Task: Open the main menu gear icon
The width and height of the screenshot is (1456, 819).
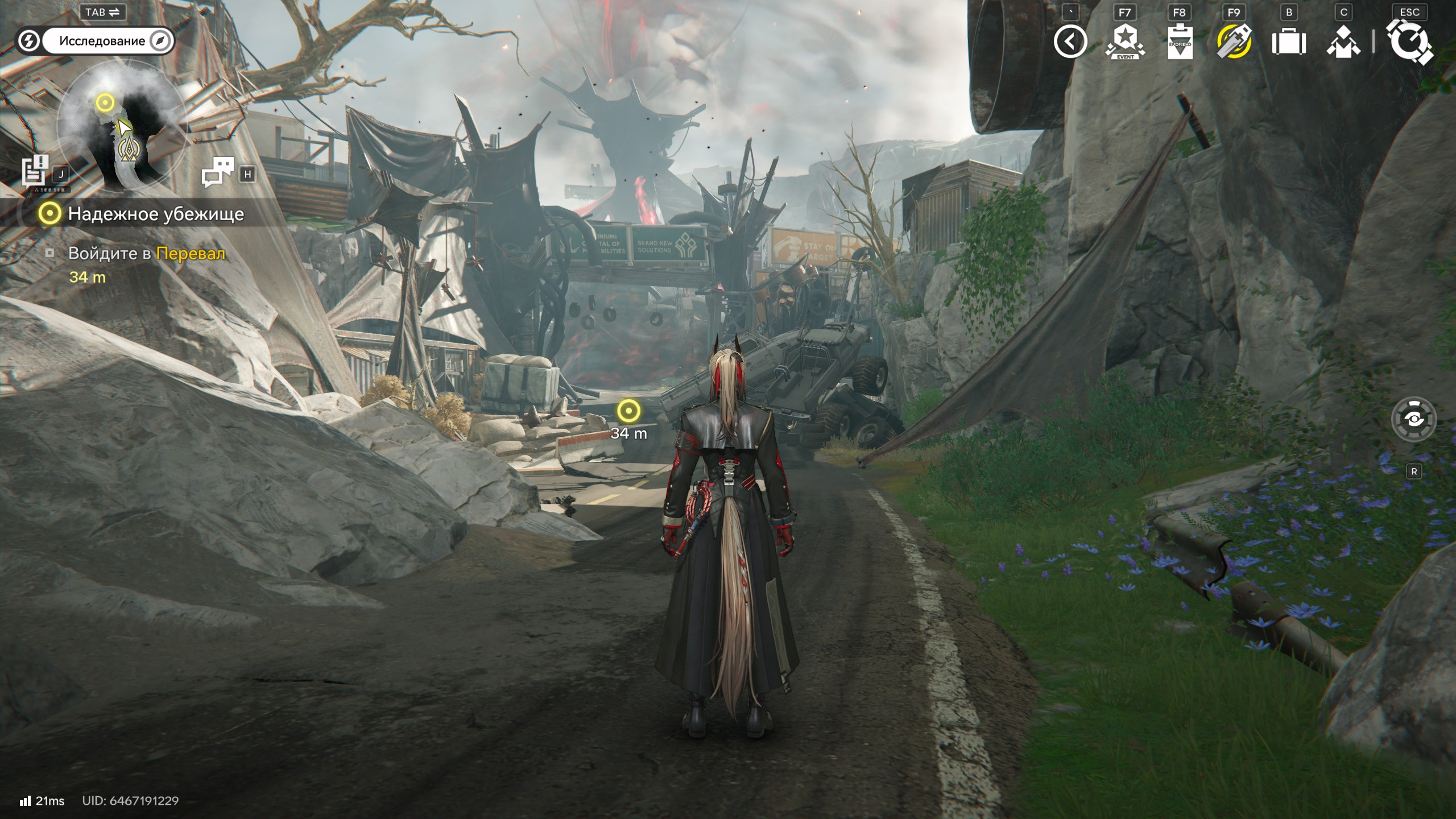Action: click(1409, 42)
